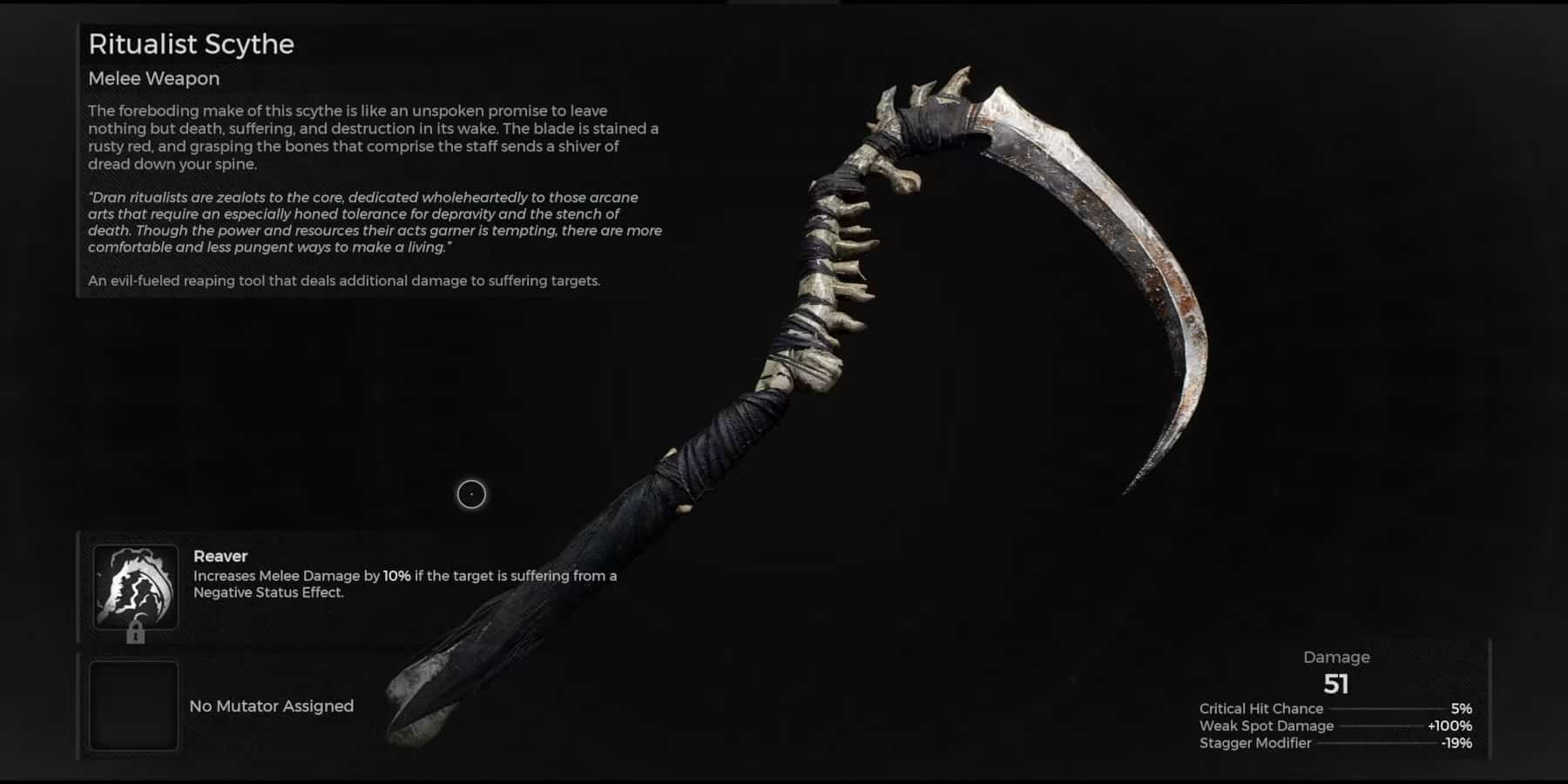Click the Ritualist Scythe title heading
The width and height of the screenshot is (1568, 784).
[192, 44]
